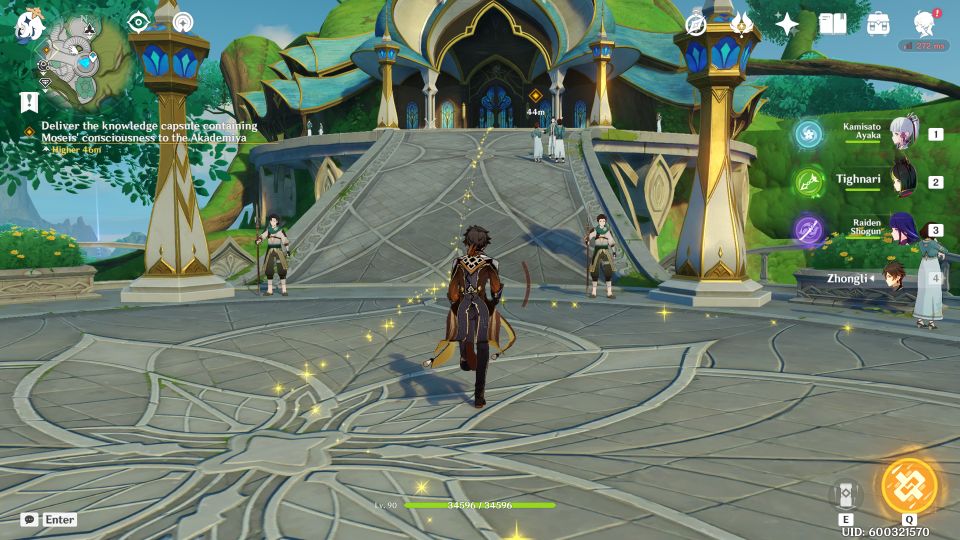This screenshot has width=960, height=540.
Task: Activate the Elemental Sight eye icon
Action: (x=139, y=22)
